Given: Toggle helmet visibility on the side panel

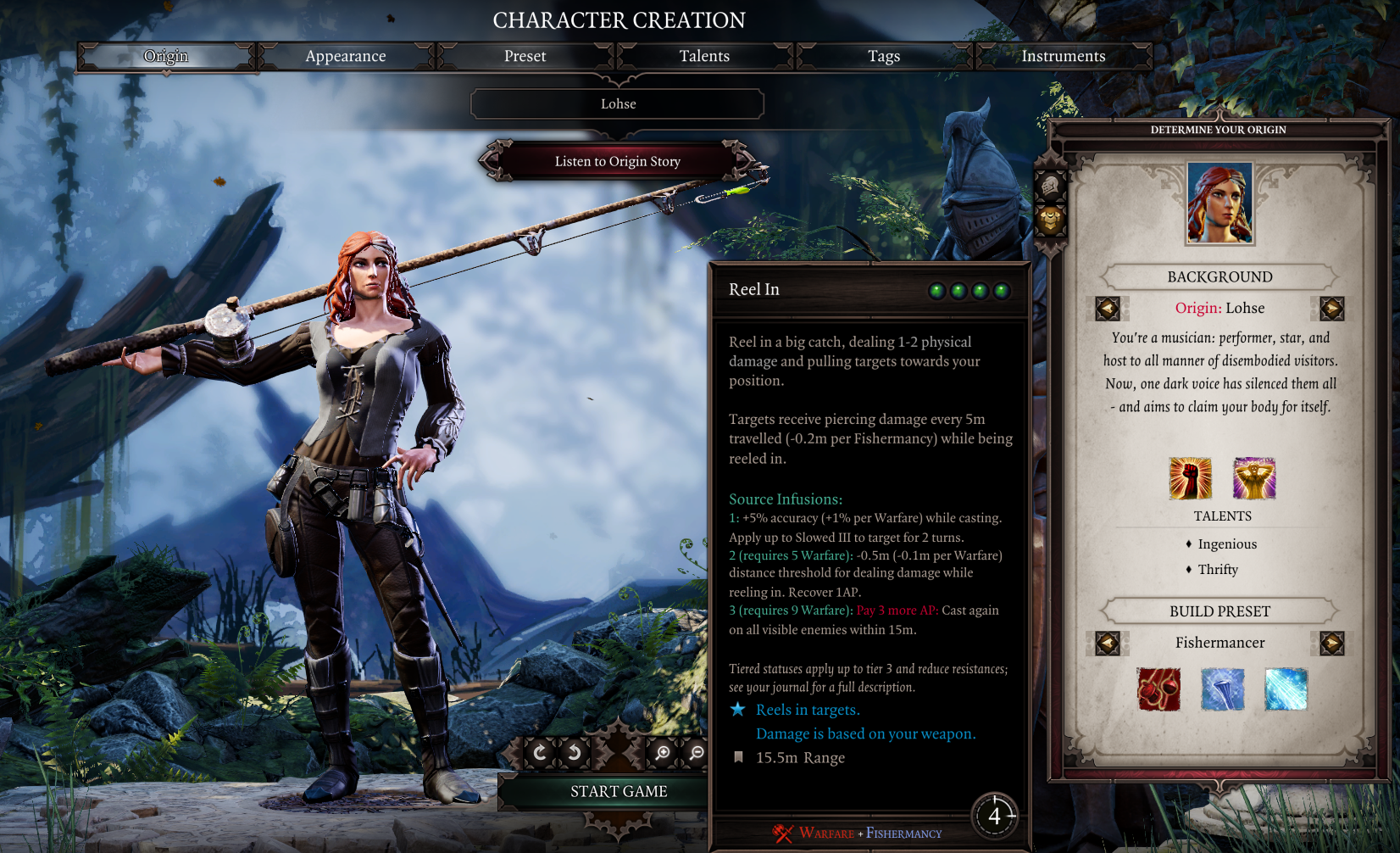Looking at the screenshot, I should click(1051, 182).
